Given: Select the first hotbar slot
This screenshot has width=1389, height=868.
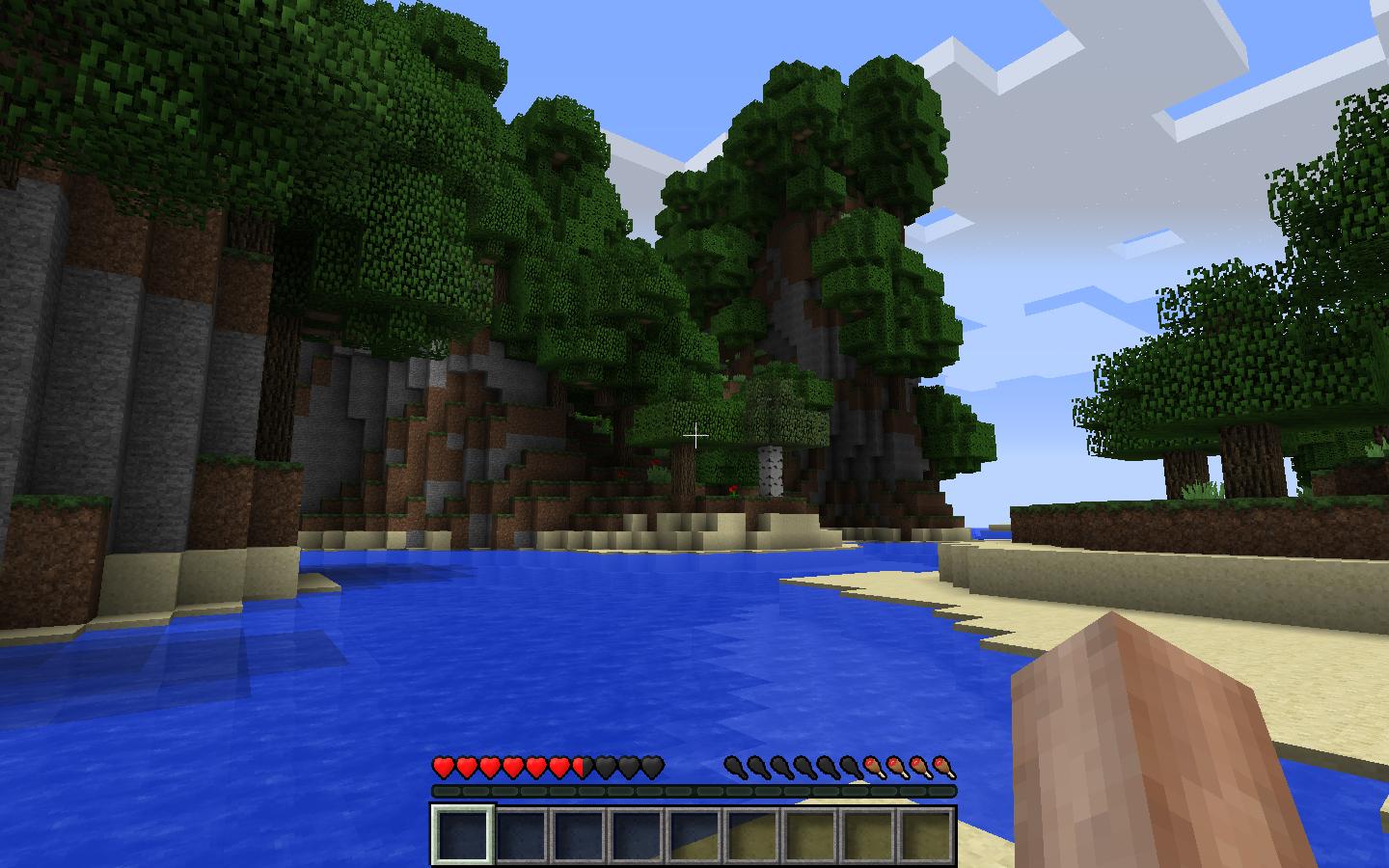Looking at the screenshot, I should [463, 837].
